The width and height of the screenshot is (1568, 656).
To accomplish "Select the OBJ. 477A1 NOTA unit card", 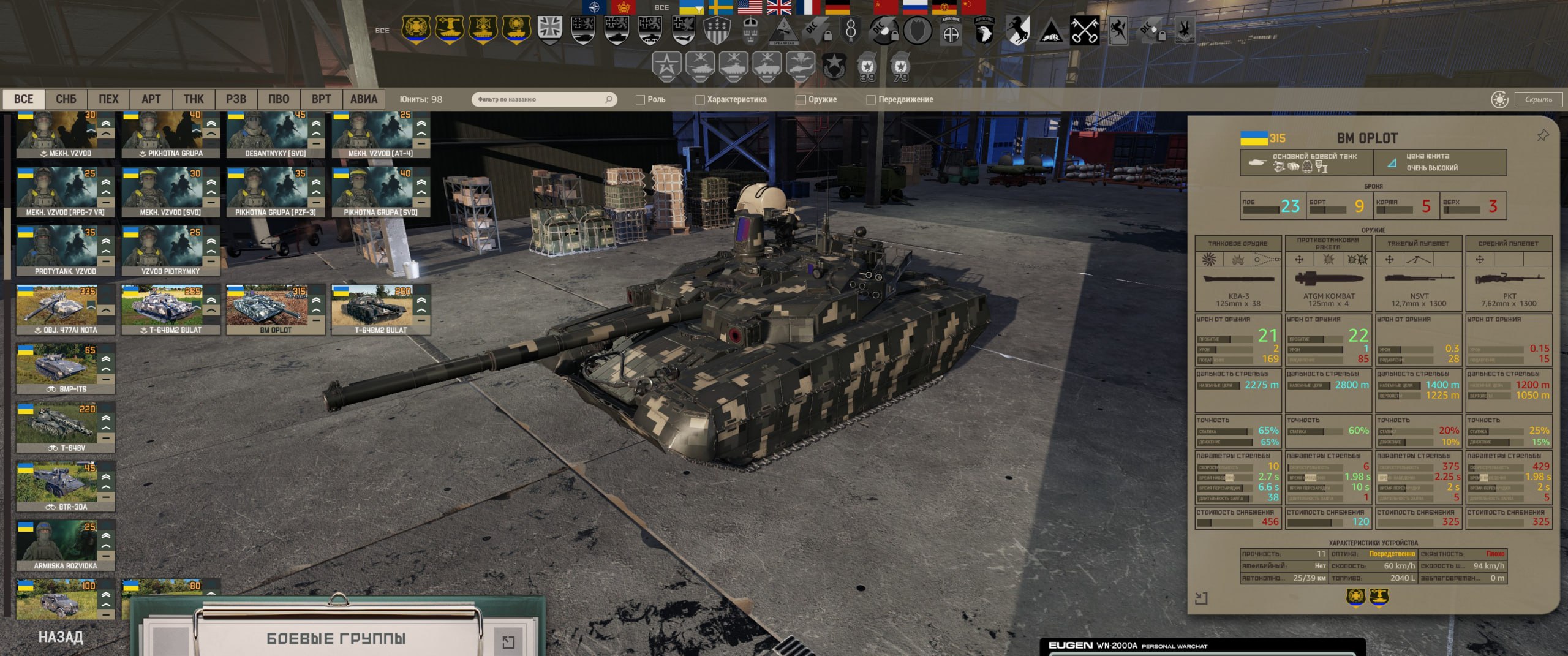I will tap(65, 309).
